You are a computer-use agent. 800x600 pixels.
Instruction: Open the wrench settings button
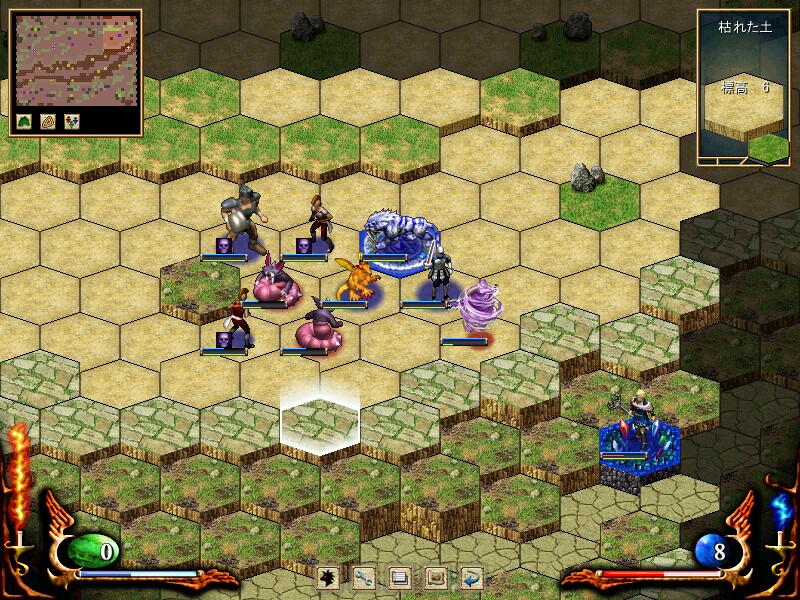tap(364, 577)
